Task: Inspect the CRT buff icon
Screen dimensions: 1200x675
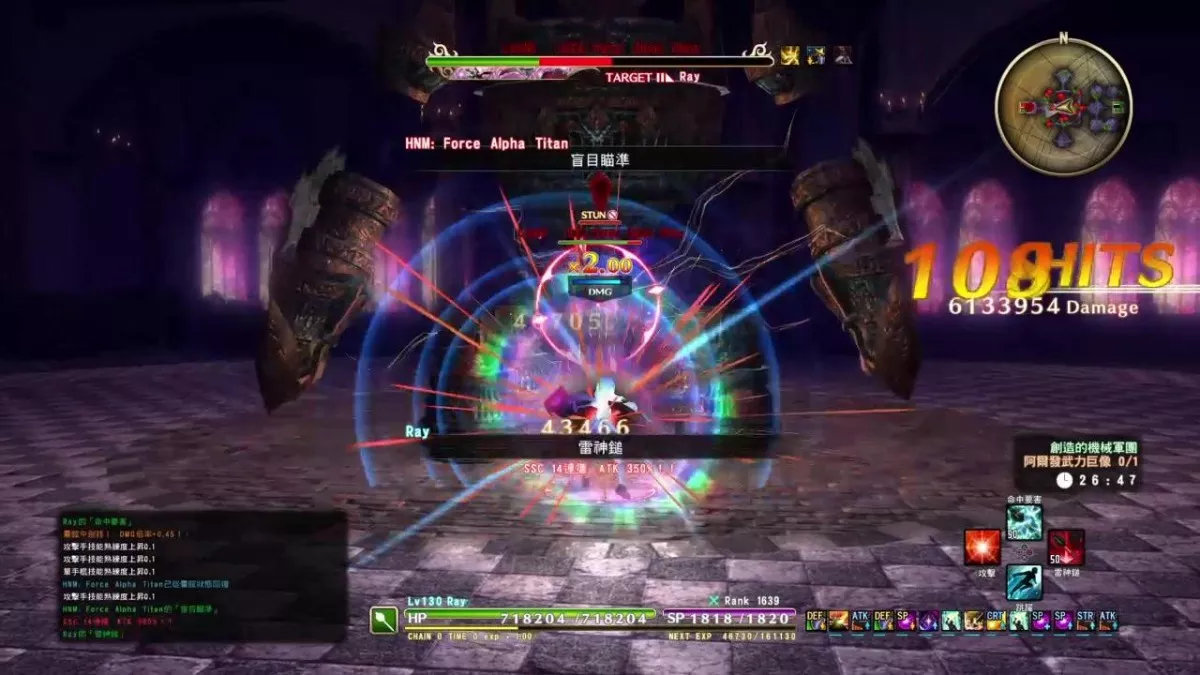Action: [995, 621]
